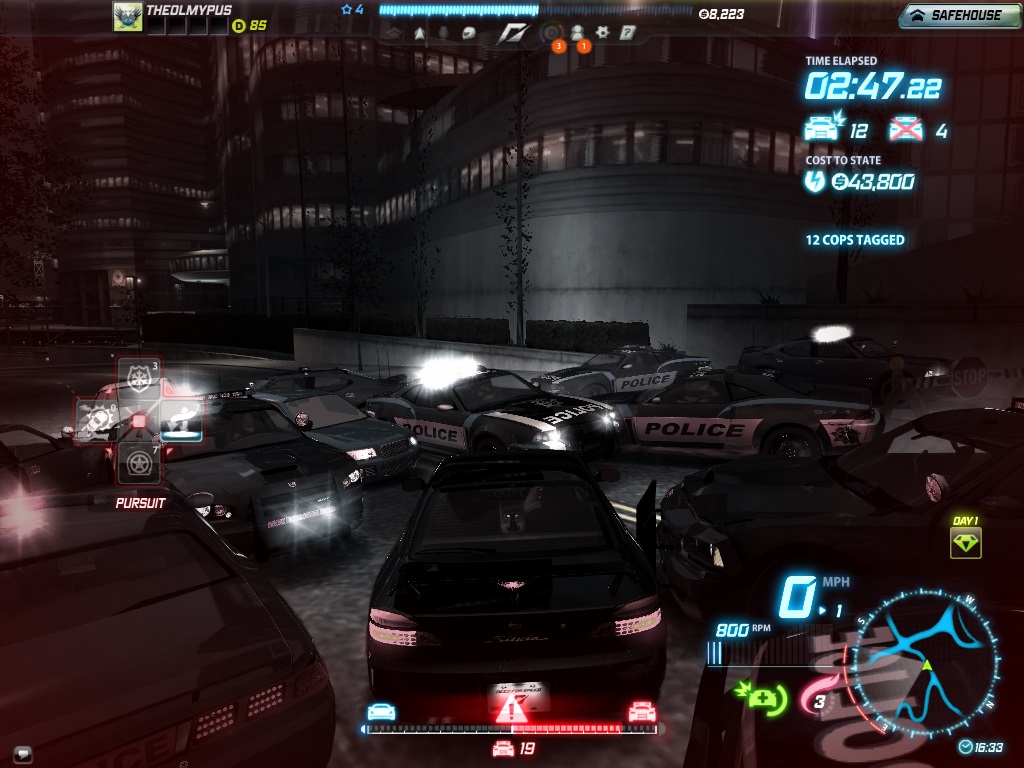1024x768 pixels.
Task: Click the TheOlmypus driver avatar
Action: (127, 16)
